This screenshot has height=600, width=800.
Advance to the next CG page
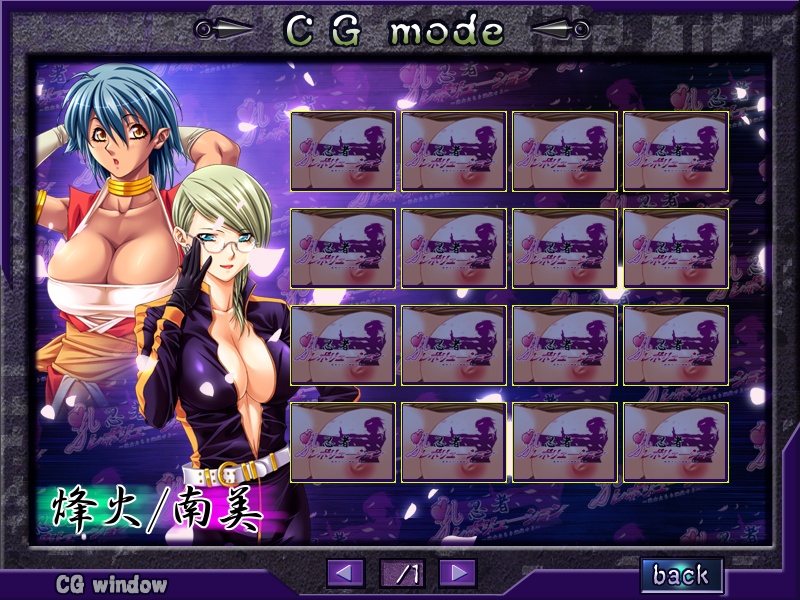pyautogui.click(x=457, y=573)
